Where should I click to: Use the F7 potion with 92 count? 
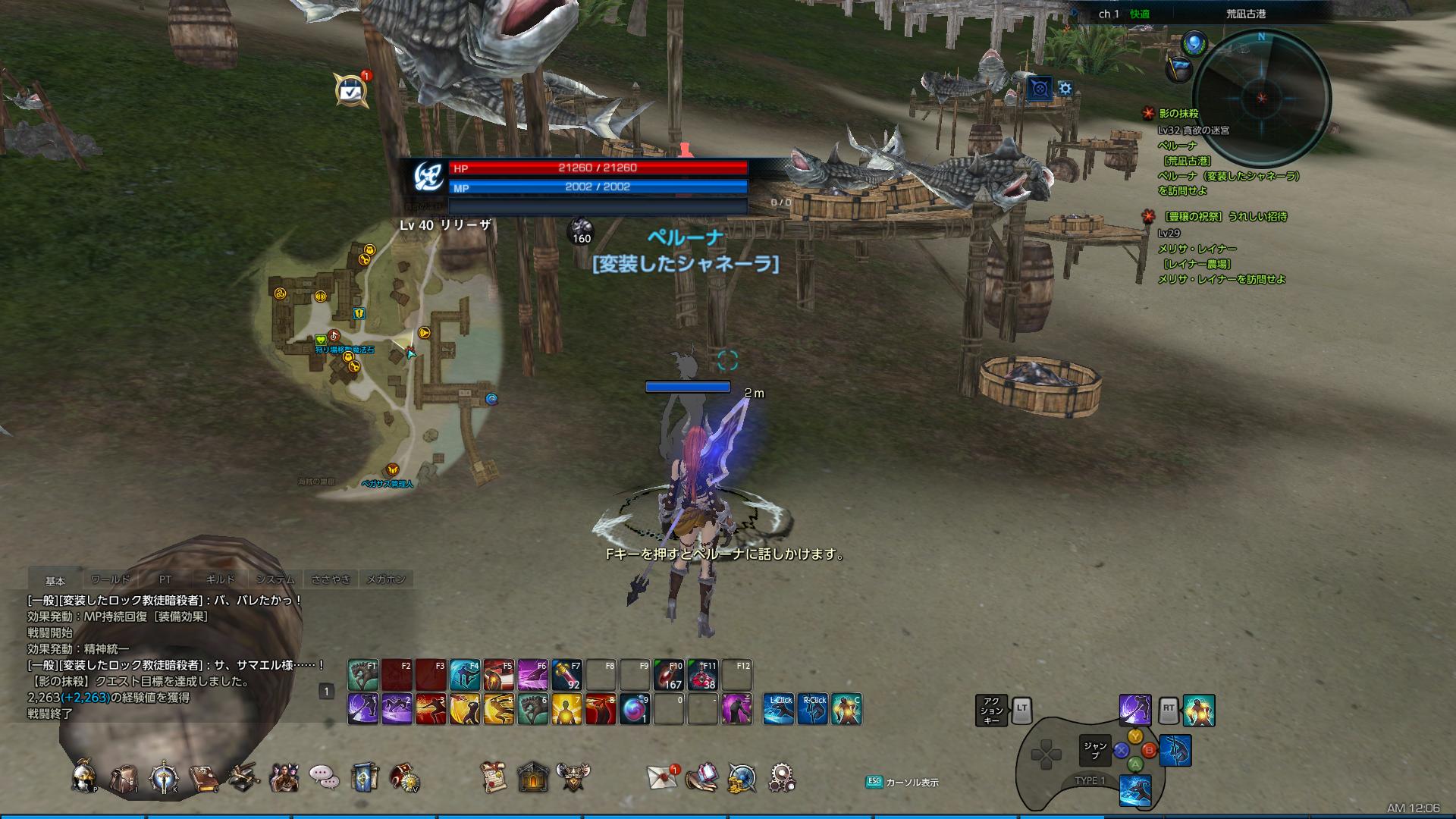566,675
